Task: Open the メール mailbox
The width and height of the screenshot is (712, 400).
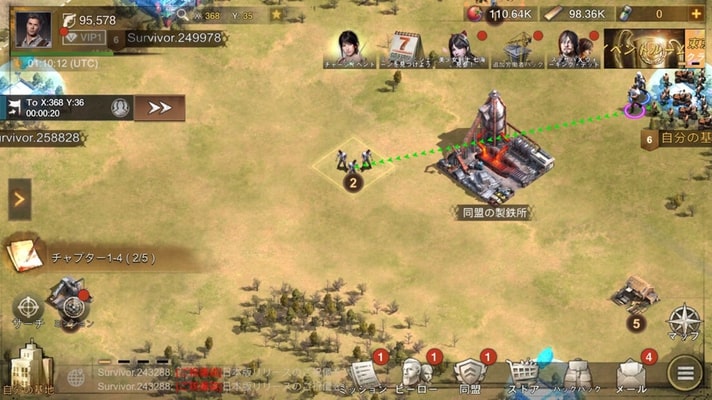Action: (x=630, y=374)
